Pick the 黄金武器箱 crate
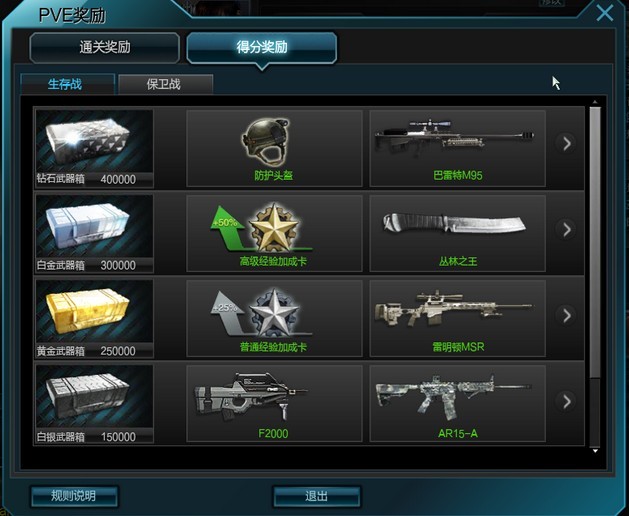Screen dimensions: 629x516 (94, 319)
